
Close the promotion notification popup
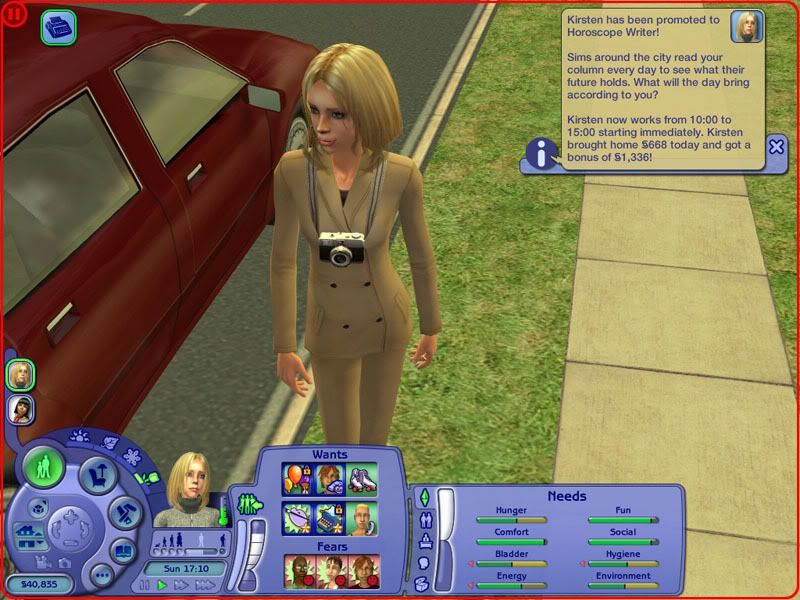pyautogui.click(x=776, y=147)
